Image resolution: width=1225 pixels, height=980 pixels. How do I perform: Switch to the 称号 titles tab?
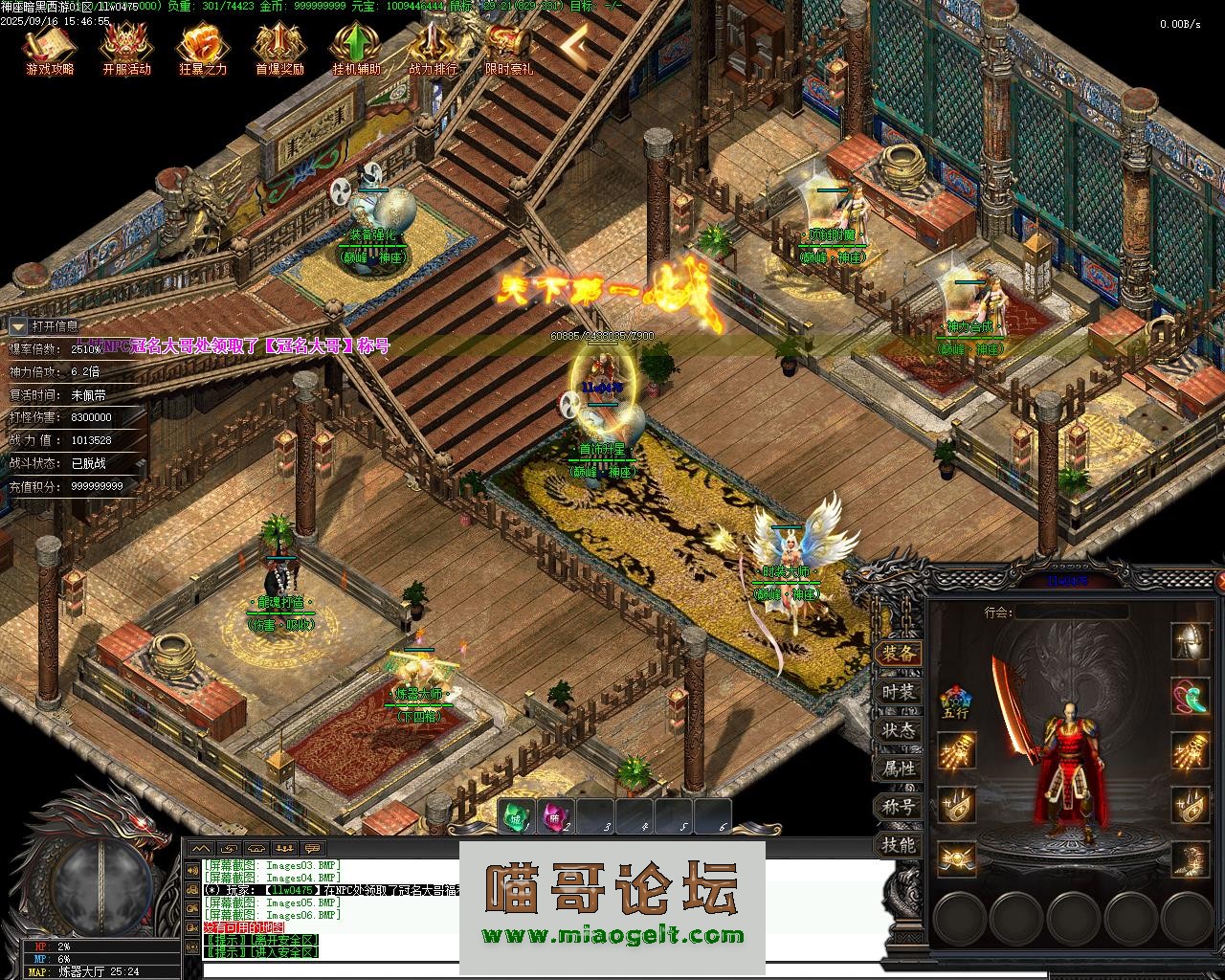click(x=899, y=807)
